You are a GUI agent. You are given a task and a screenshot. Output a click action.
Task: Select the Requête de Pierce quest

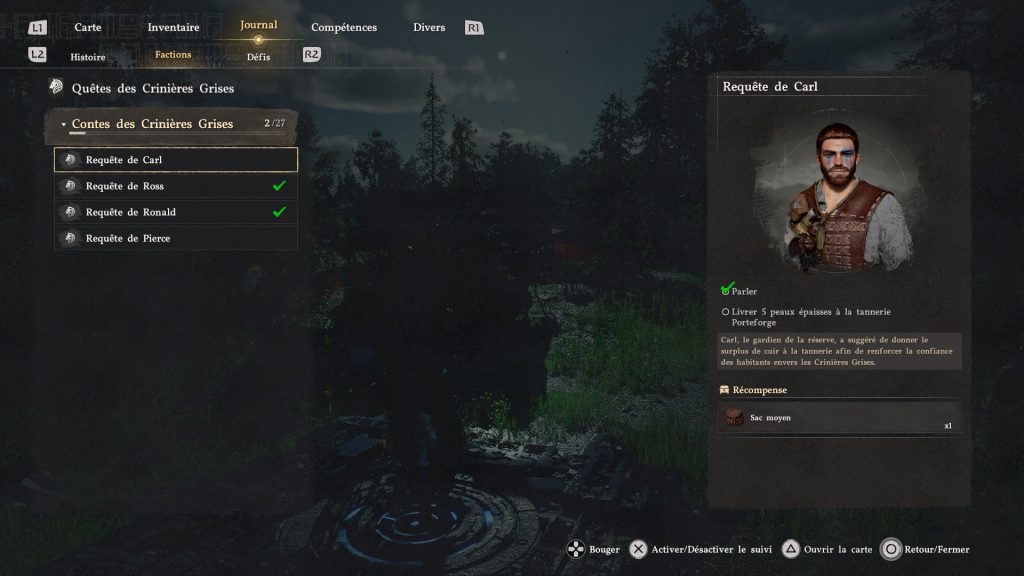176,238
